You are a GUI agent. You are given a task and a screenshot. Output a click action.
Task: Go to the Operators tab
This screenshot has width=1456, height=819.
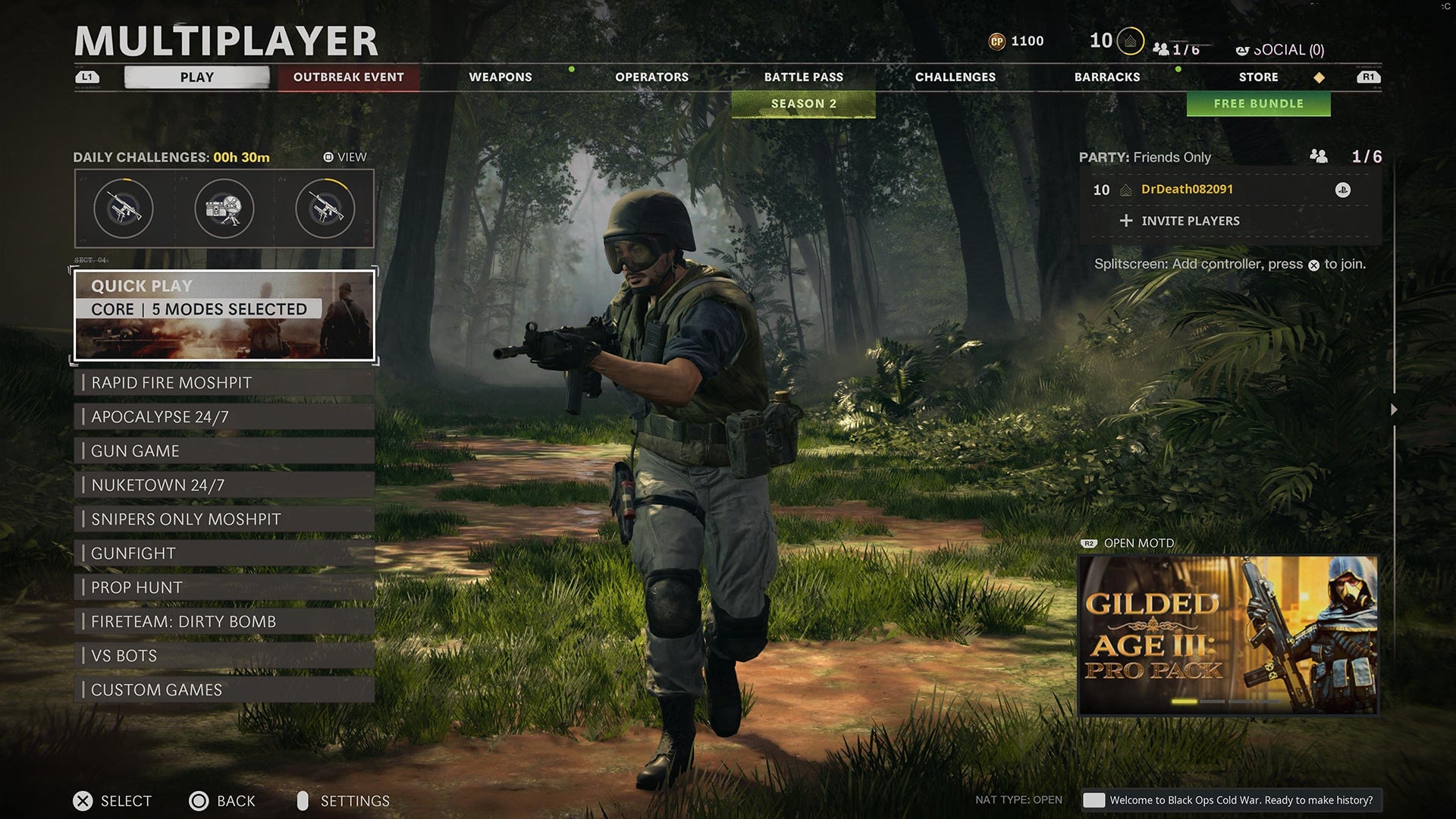pyautogui.click(x=651, y=77)
